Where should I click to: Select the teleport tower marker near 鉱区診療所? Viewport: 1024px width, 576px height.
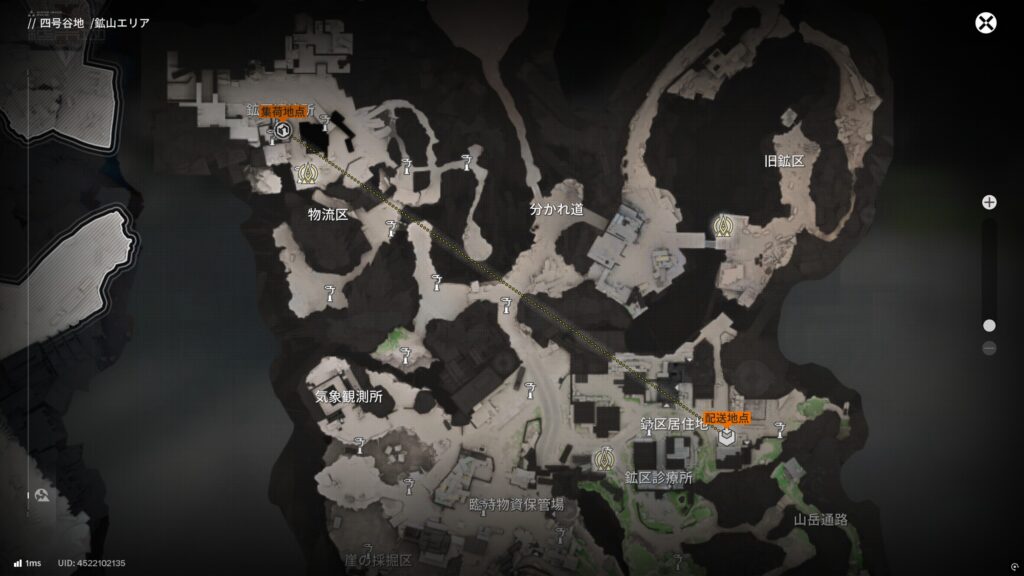point(603,459)
